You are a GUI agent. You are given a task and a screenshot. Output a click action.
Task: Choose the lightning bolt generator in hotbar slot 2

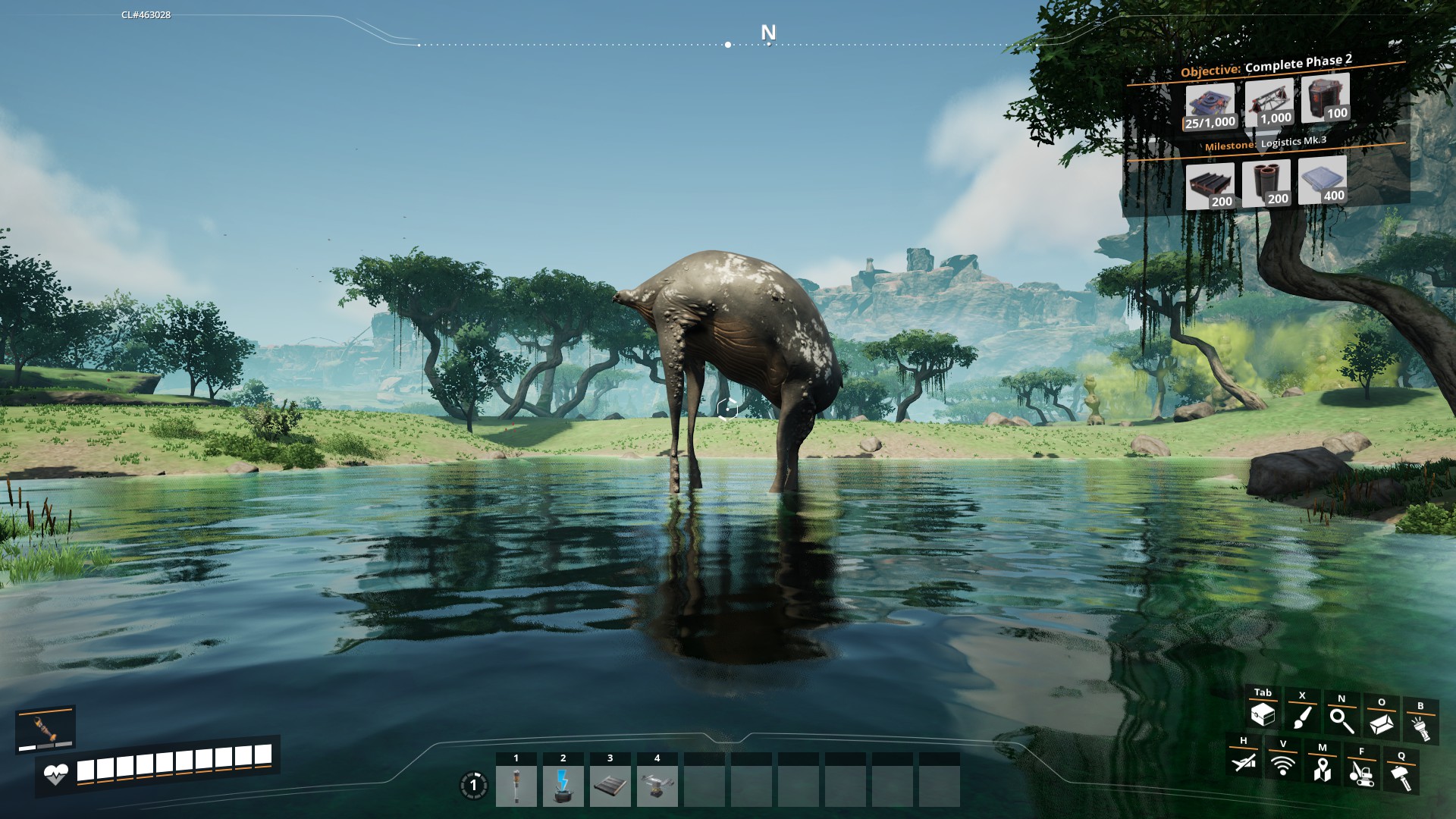pyautogui.click(x=563, y=786)
